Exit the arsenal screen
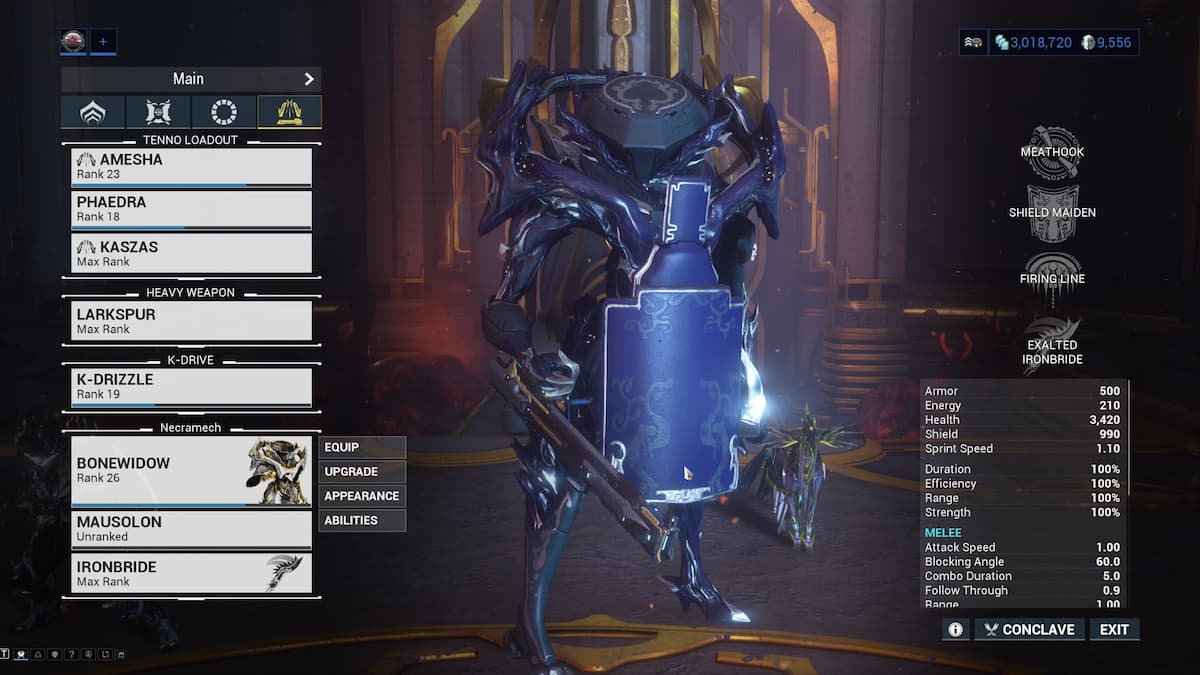The height and width of the screenshot is (675, 1200). [1114, 629]
